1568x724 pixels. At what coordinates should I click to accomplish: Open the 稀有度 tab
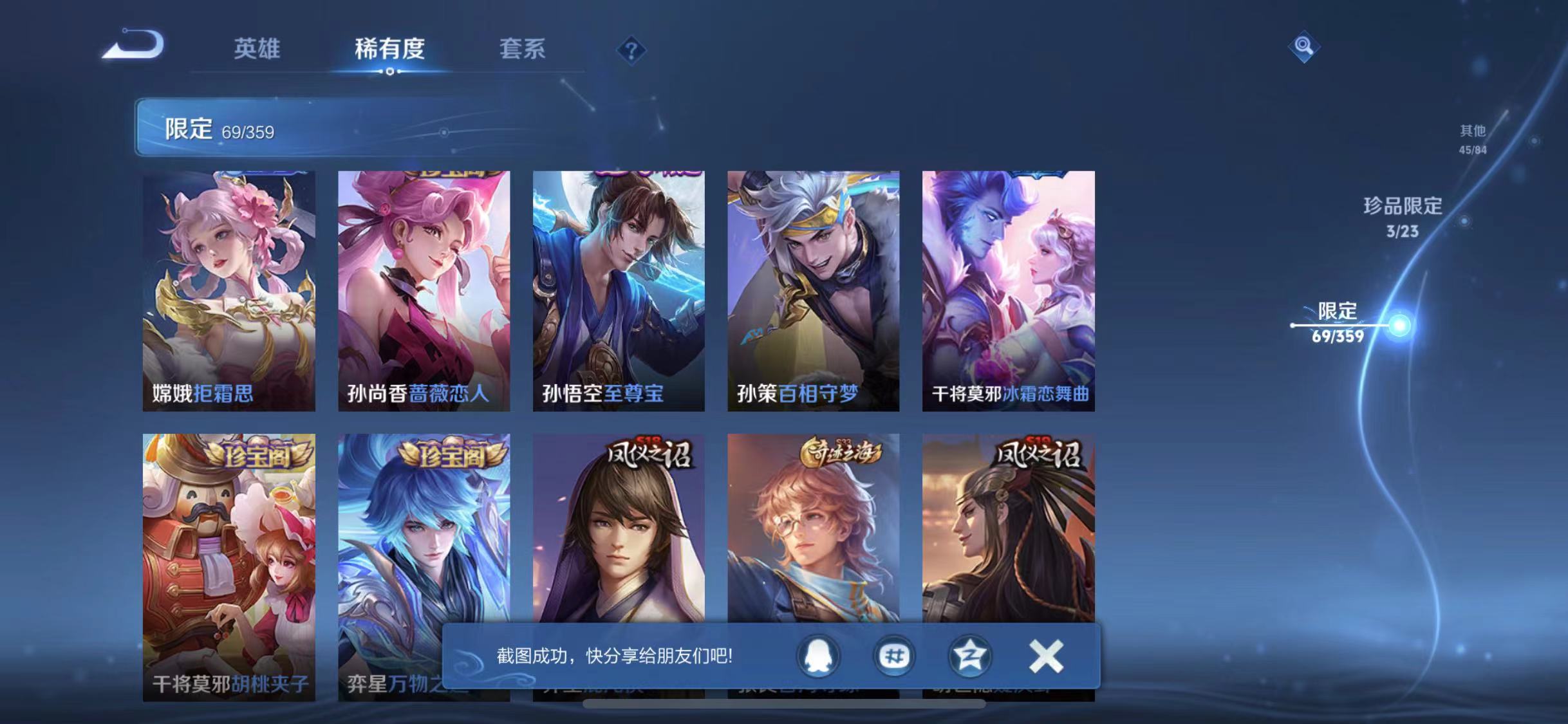389,50
